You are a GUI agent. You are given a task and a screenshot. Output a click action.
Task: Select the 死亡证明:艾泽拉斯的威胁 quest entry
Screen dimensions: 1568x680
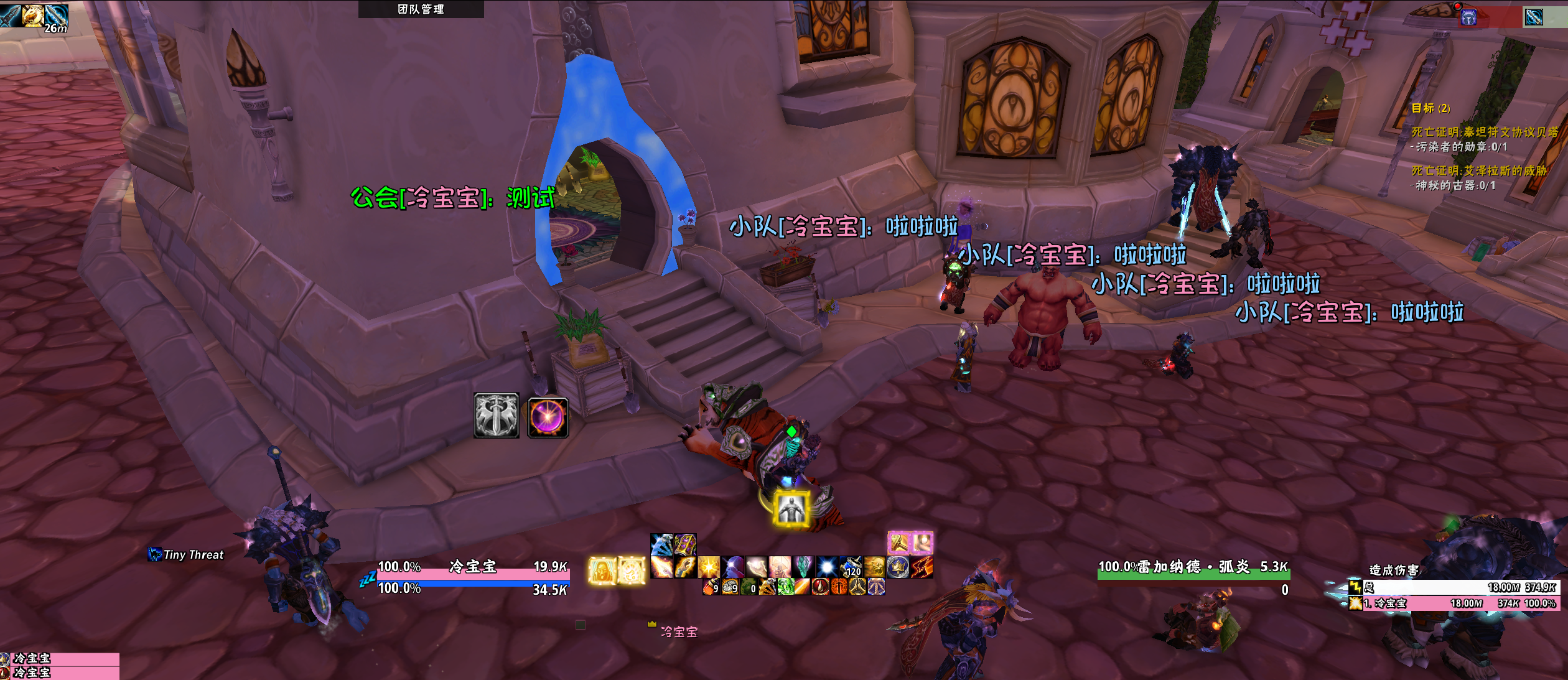point(1478,170)
